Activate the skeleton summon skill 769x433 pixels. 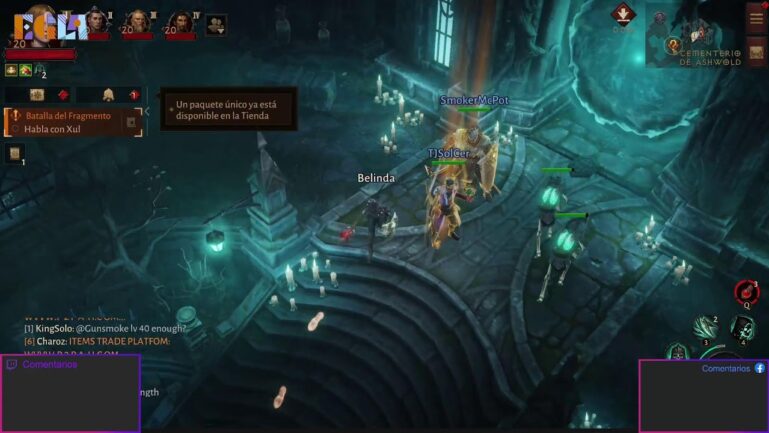[742, 328]
